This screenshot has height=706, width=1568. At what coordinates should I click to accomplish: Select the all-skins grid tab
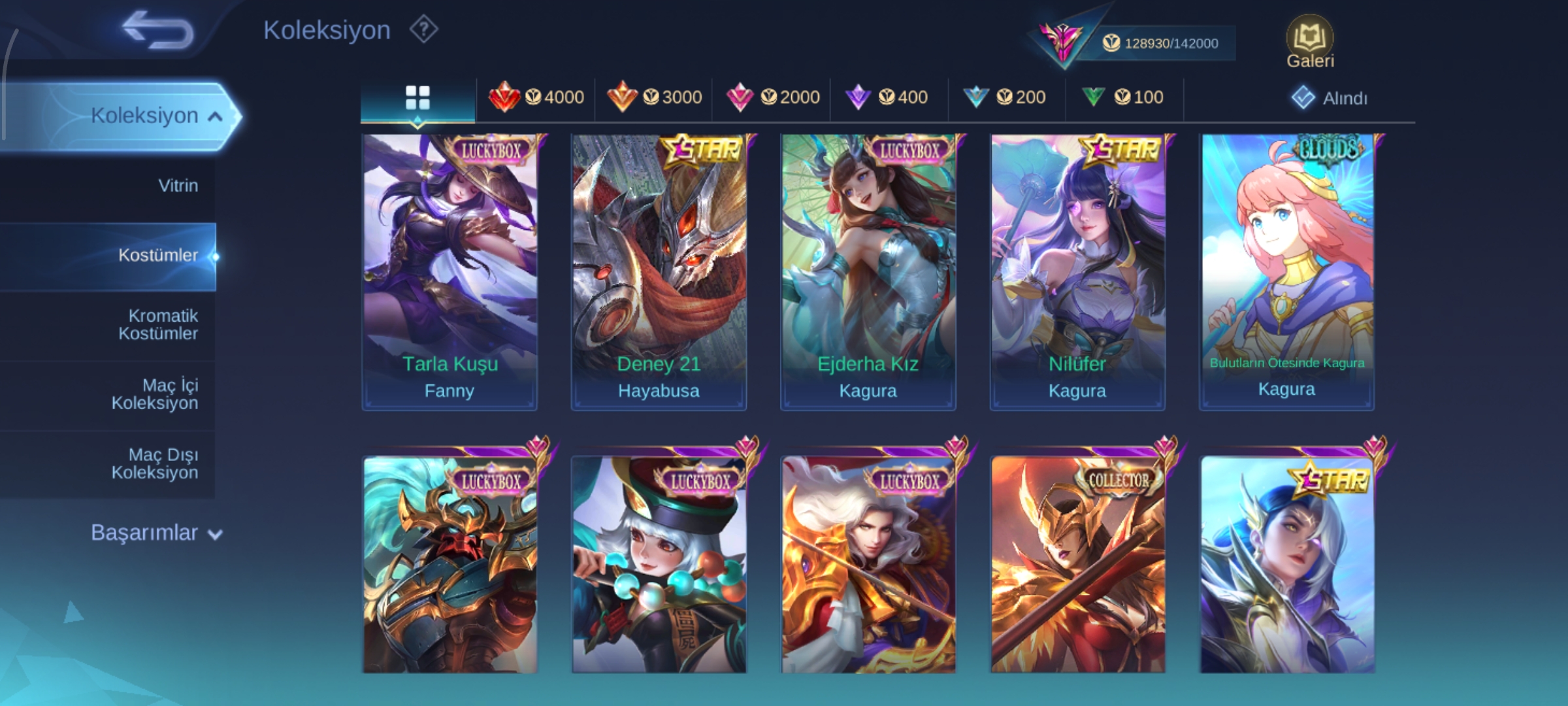coord(417,98)
